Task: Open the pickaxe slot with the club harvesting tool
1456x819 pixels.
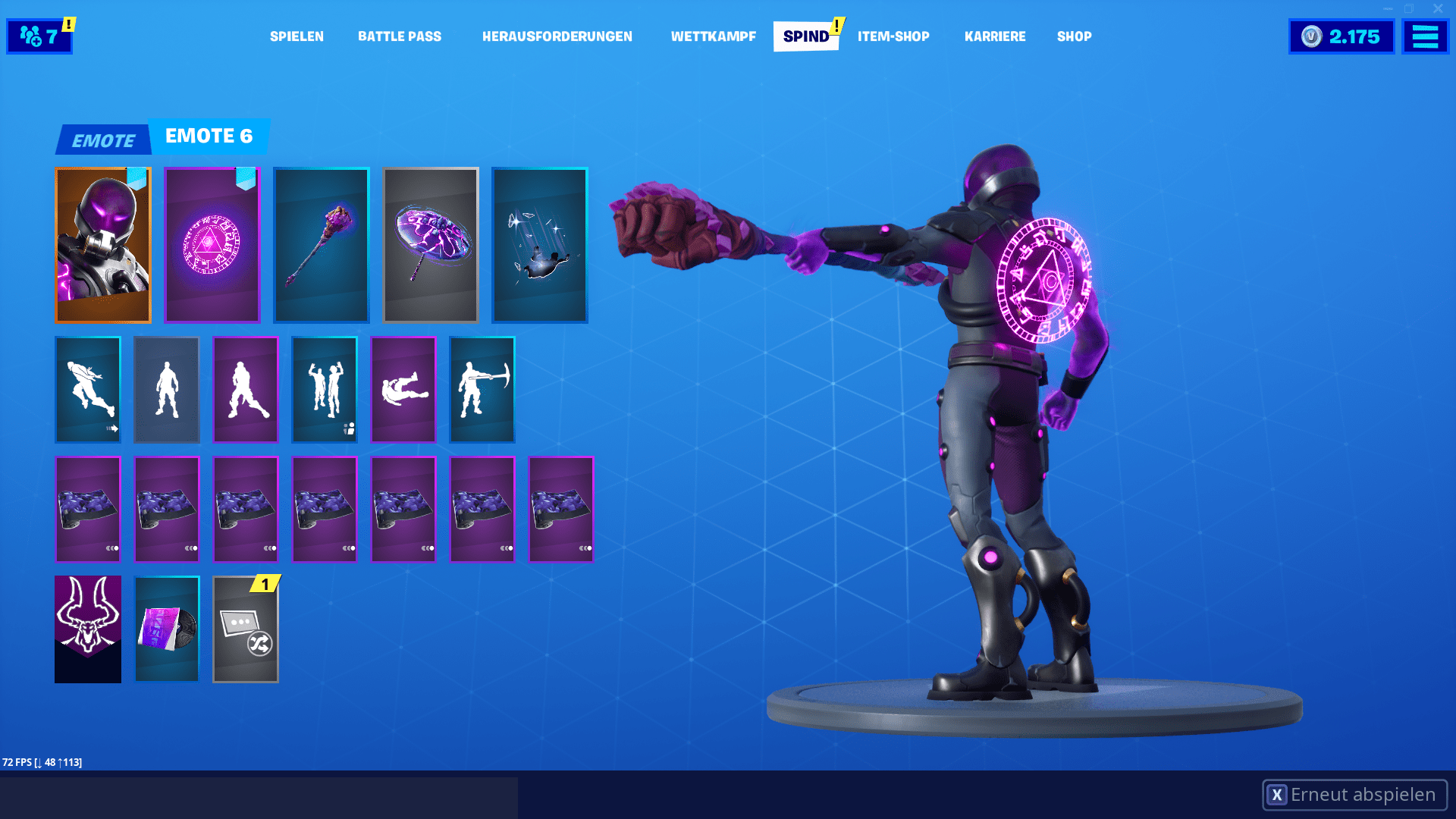Action: point(321,244)
